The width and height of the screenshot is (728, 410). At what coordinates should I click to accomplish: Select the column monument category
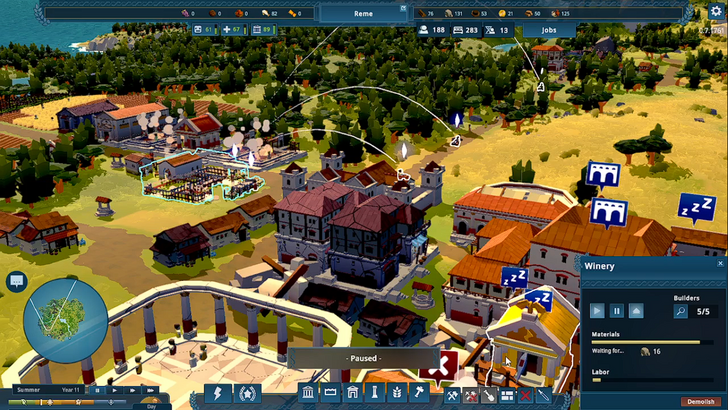click(375, 394)
